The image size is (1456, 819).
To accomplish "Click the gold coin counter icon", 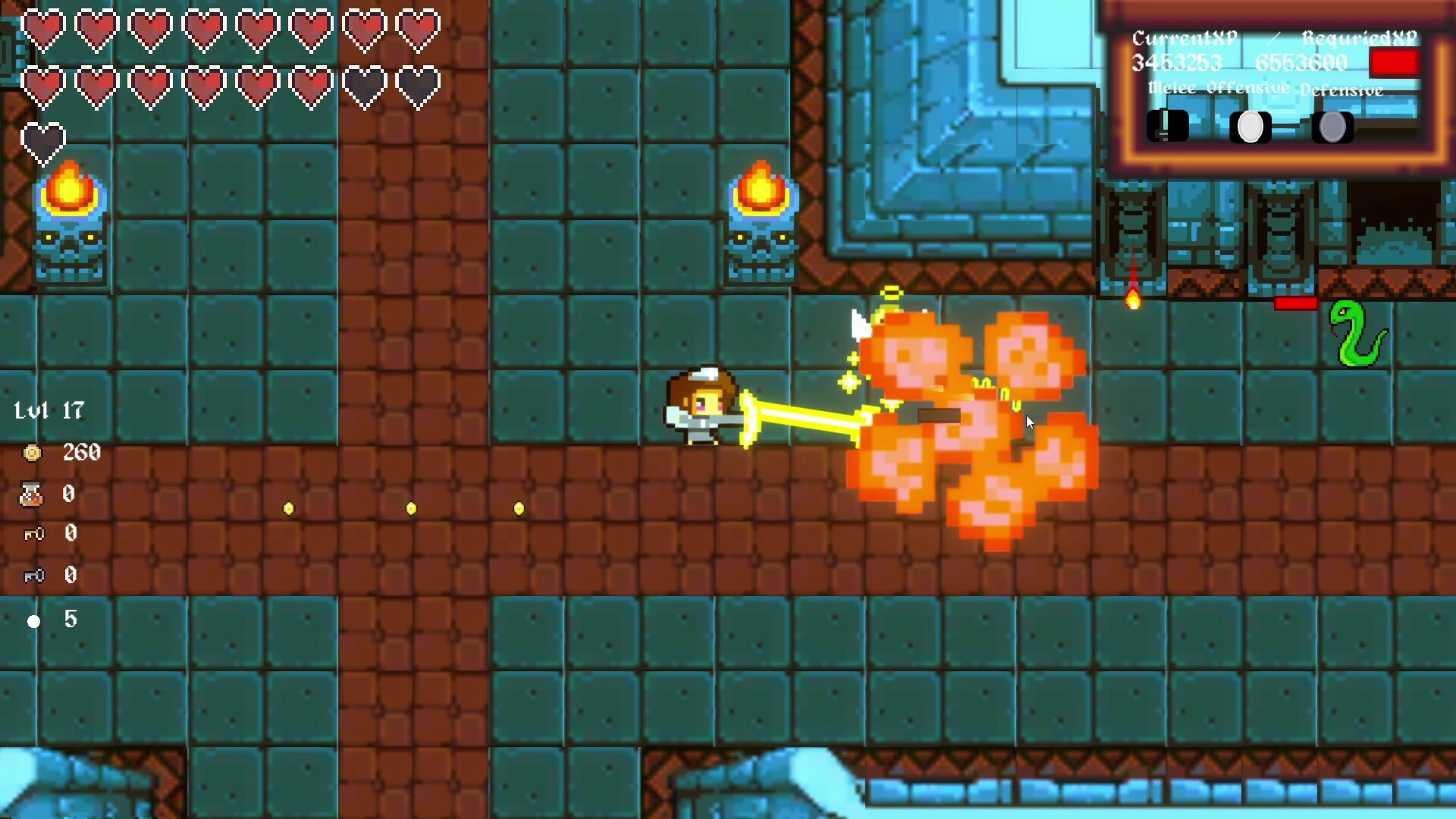I will tap(32, 453).
